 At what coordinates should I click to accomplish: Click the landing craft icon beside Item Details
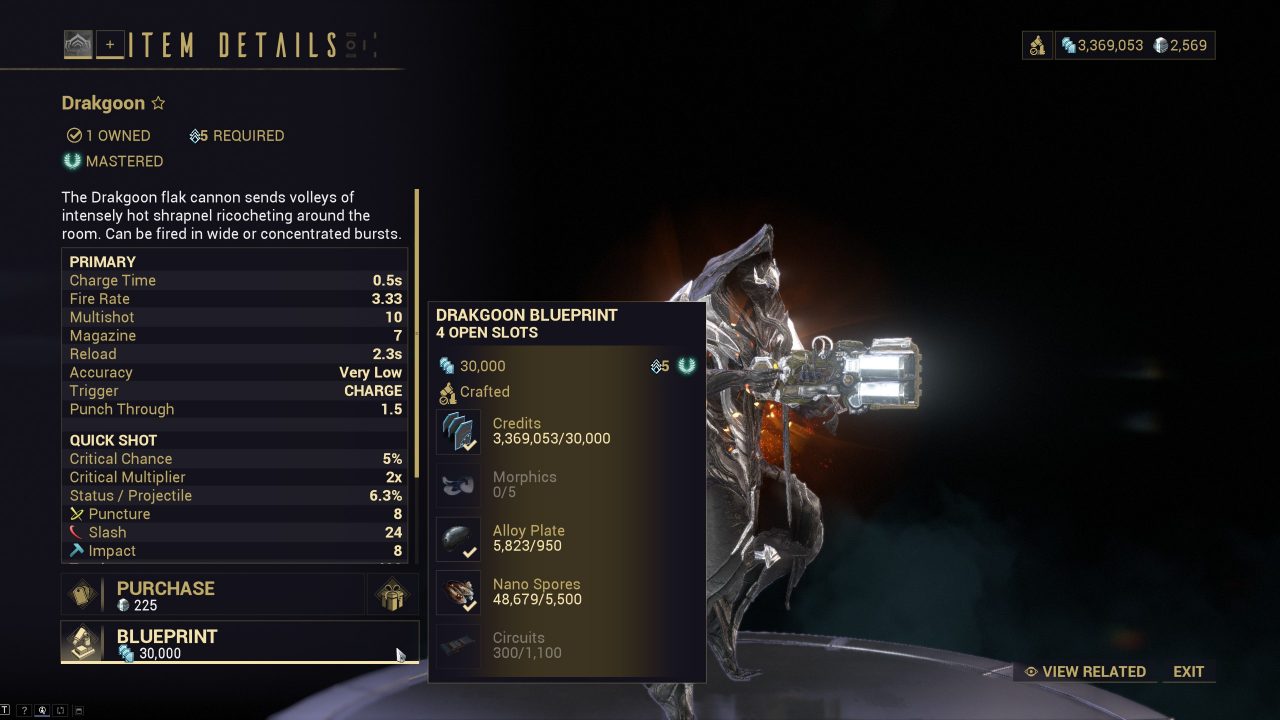[x=79, y=44]
